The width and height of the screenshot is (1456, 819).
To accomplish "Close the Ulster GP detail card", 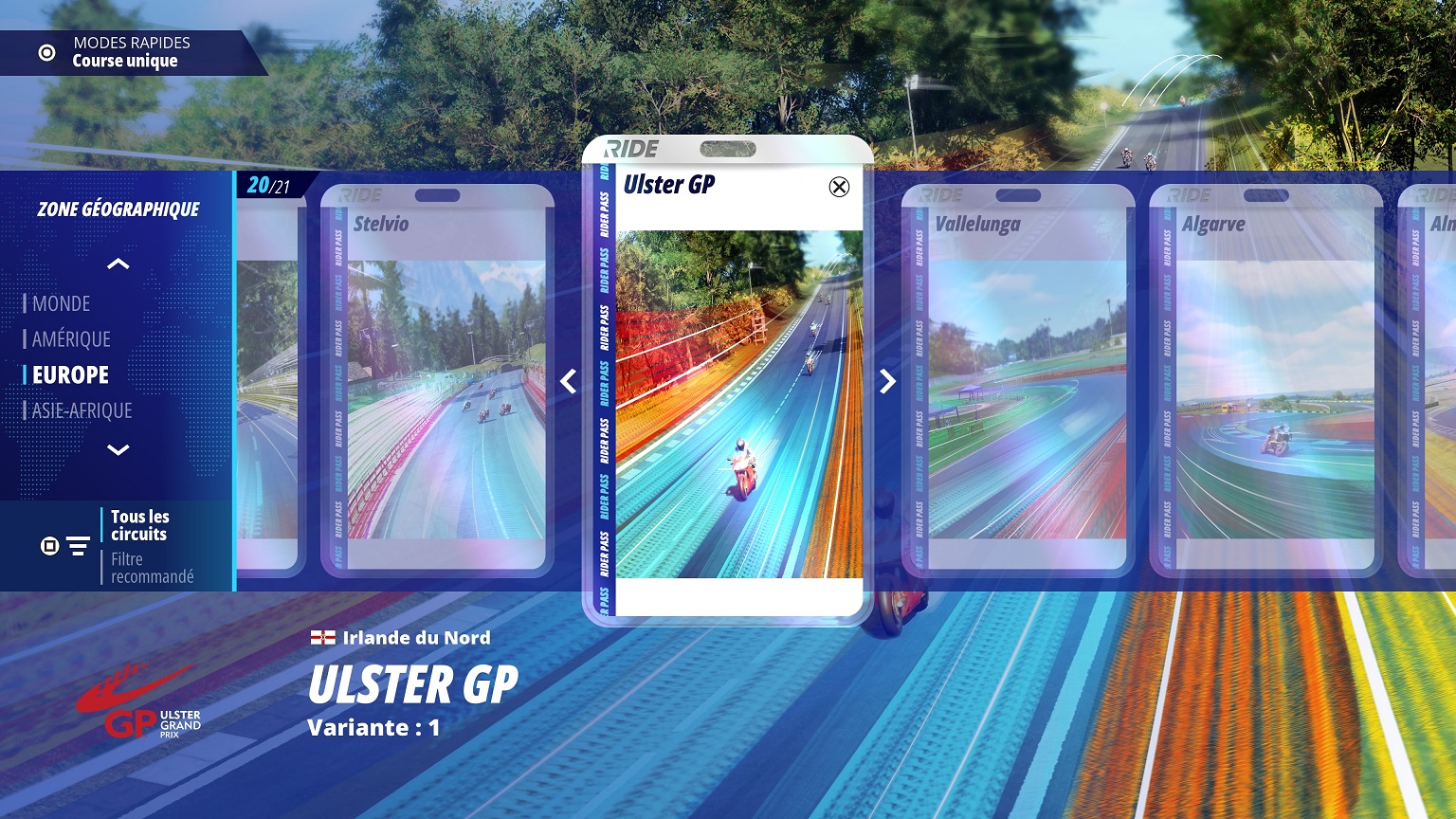I will [839, 188].
